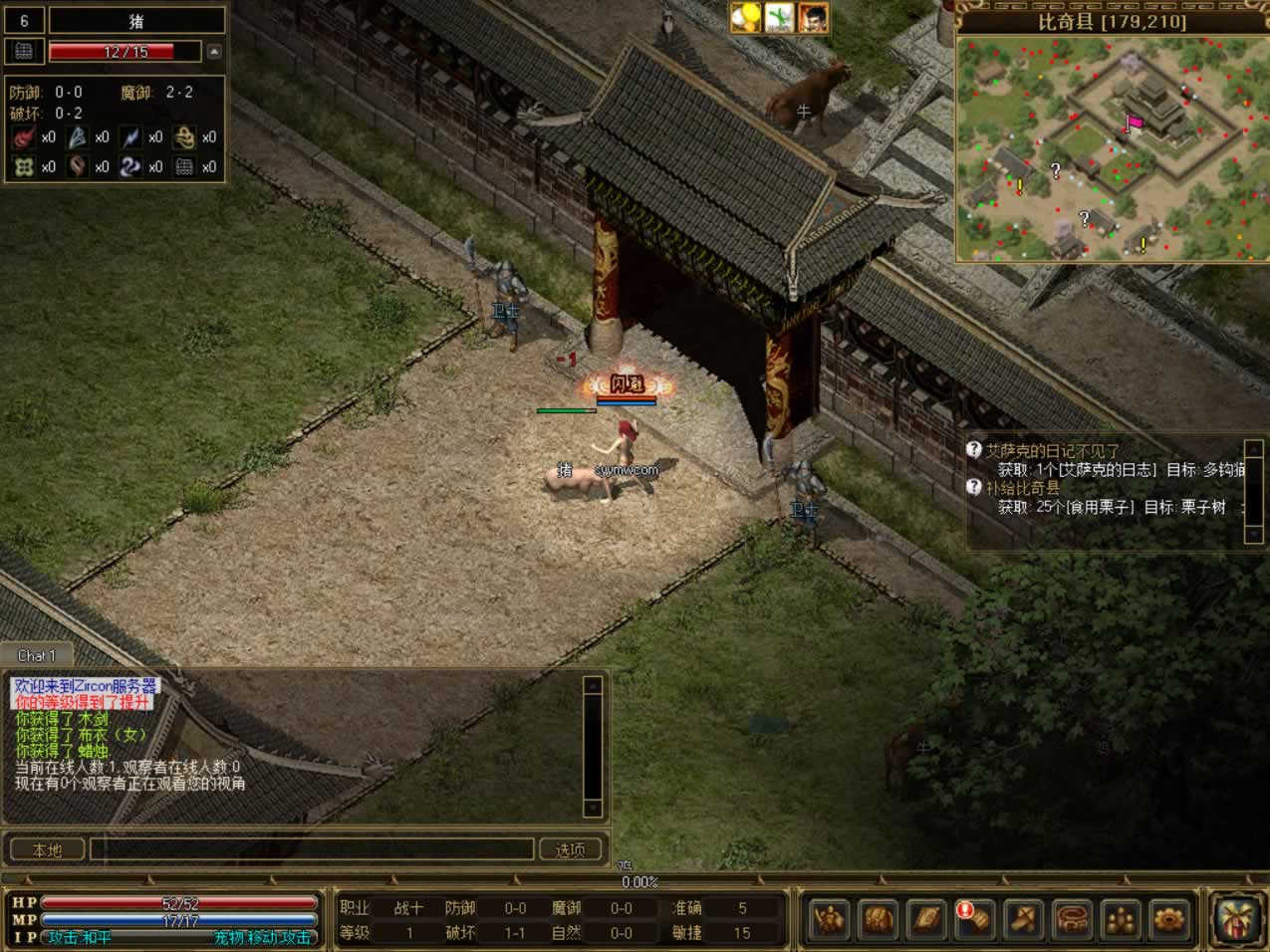The width and height of the screenshot is (1270, 952).
Task: Switch to the Chat 1 tab
Action: [x=37, y=655]
